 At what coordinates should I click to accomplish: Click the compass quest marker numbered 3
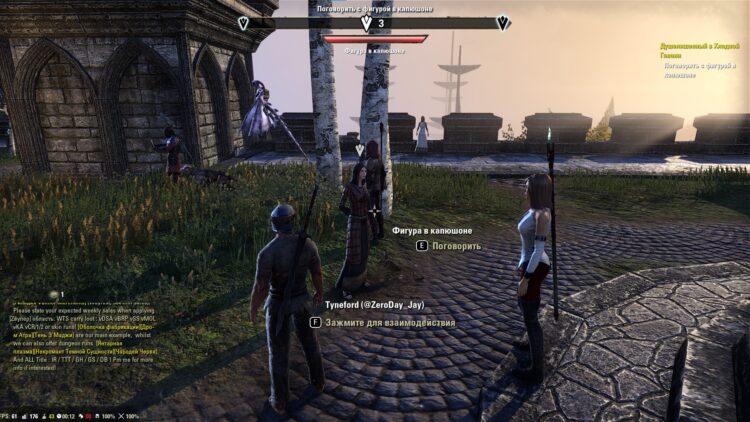tap(366, 22)
